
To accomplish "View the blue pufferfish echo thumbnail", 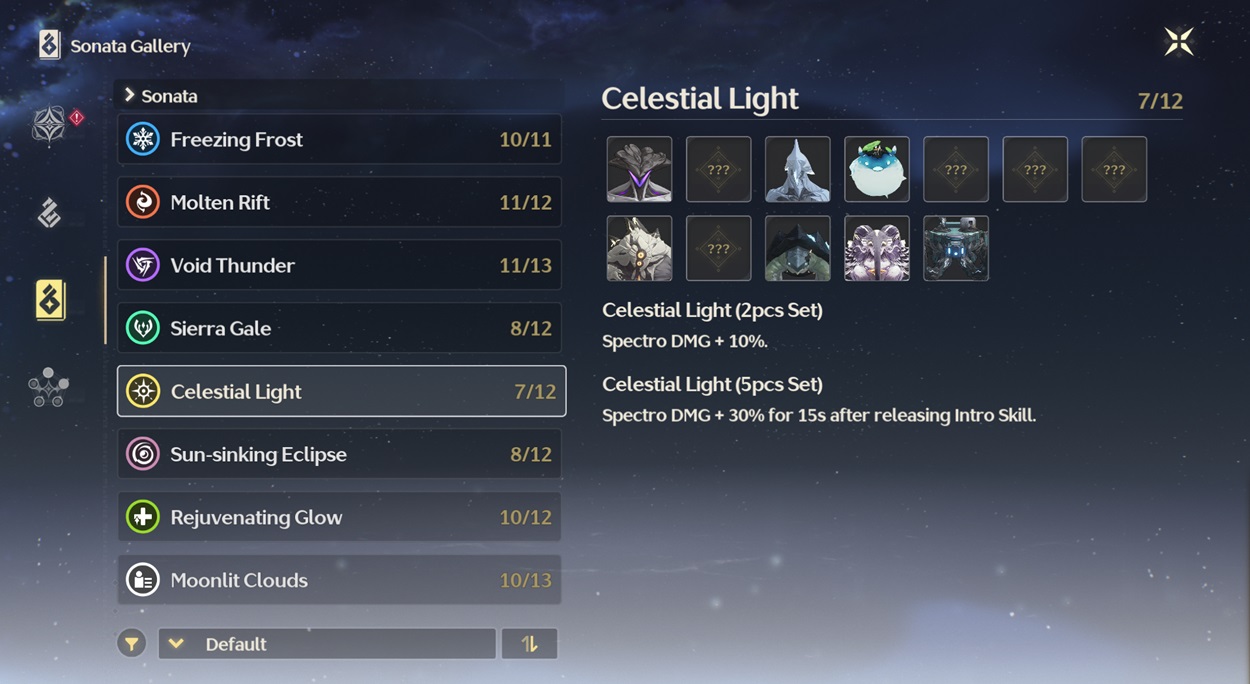I will [877, 169].
